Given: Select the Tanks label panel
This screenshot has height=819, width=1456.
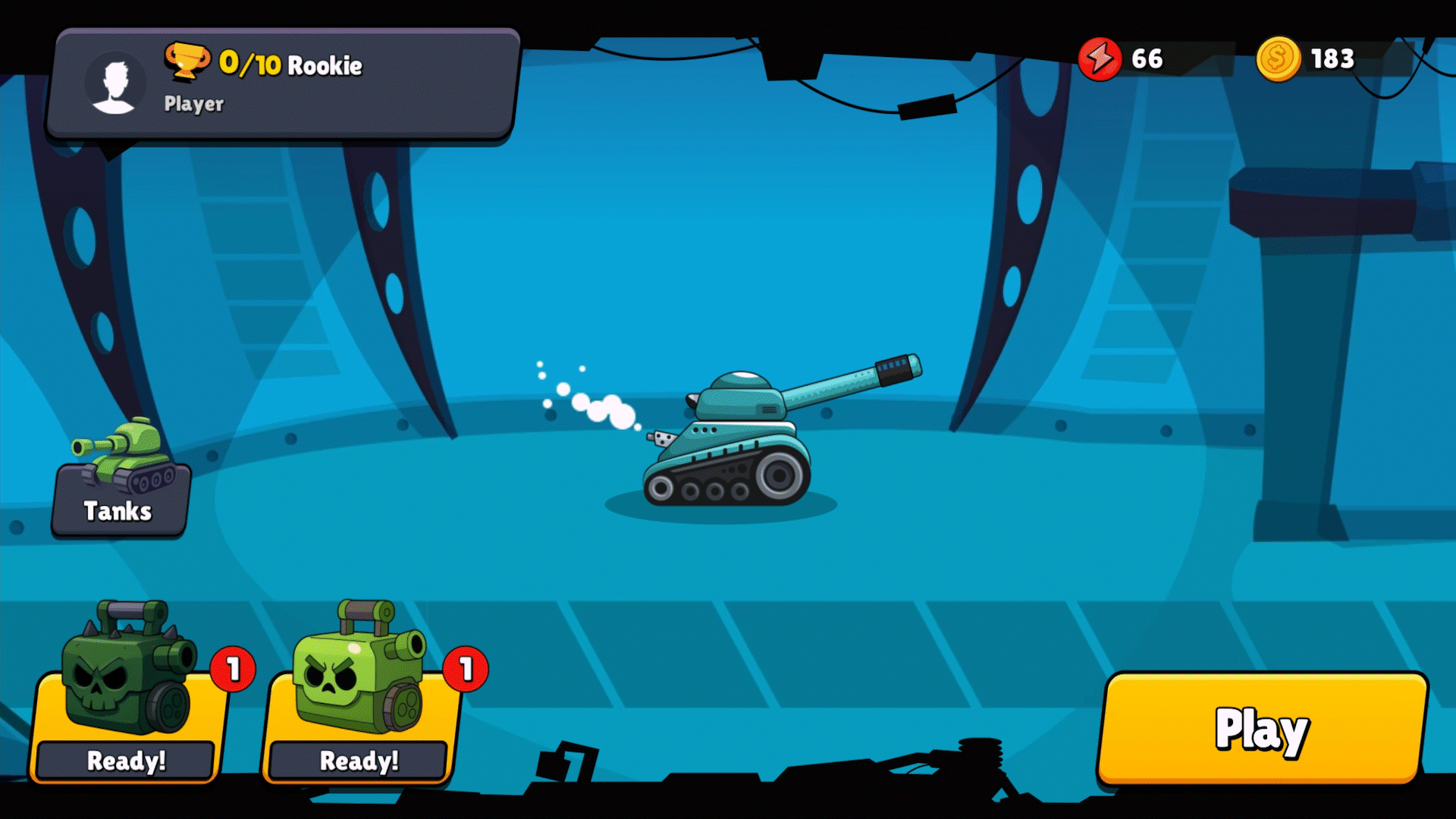Looking at the screenshot, I should tap(118, 511).
